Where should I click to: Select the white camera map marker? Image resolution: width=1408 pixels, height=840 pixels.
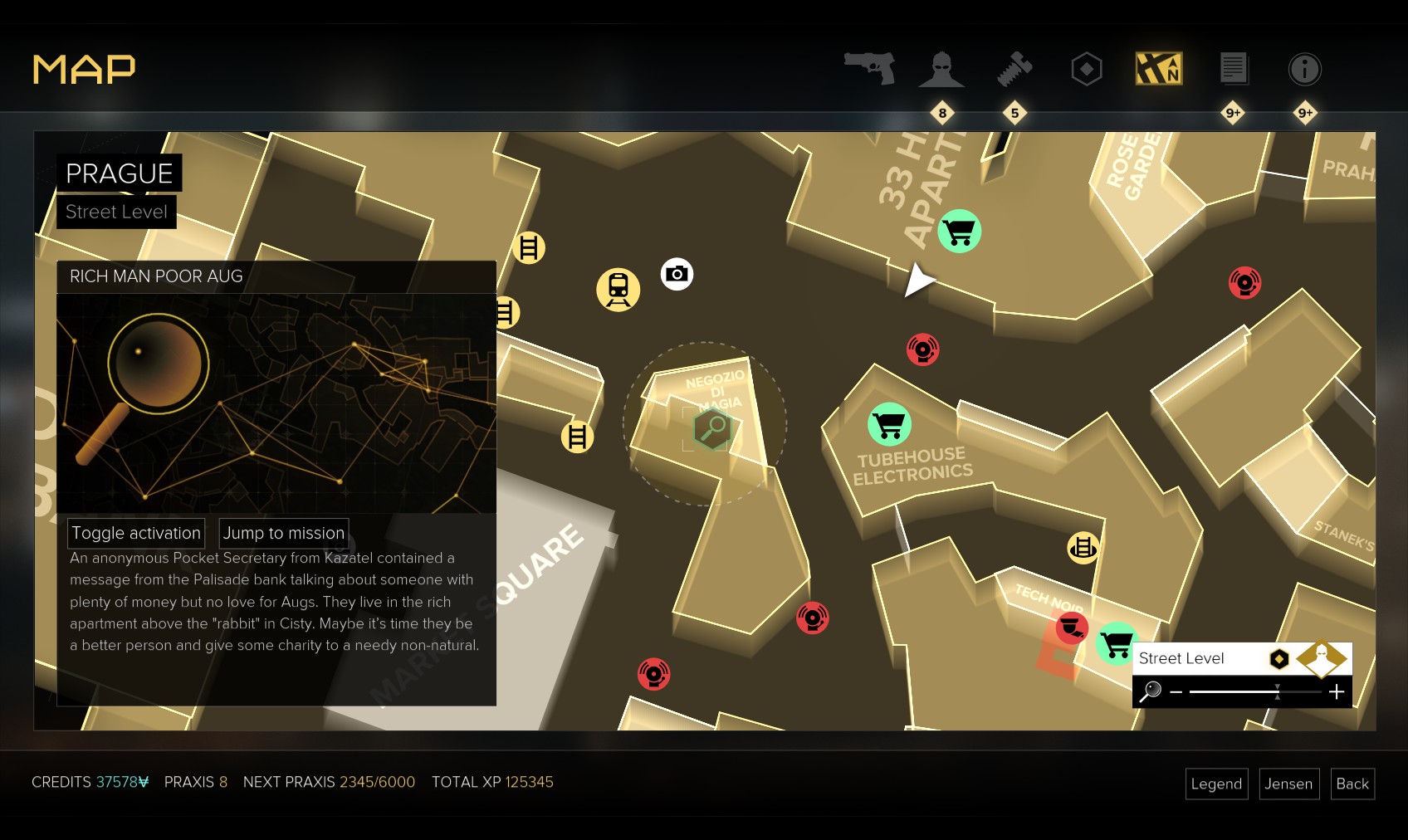click(677, 274)
